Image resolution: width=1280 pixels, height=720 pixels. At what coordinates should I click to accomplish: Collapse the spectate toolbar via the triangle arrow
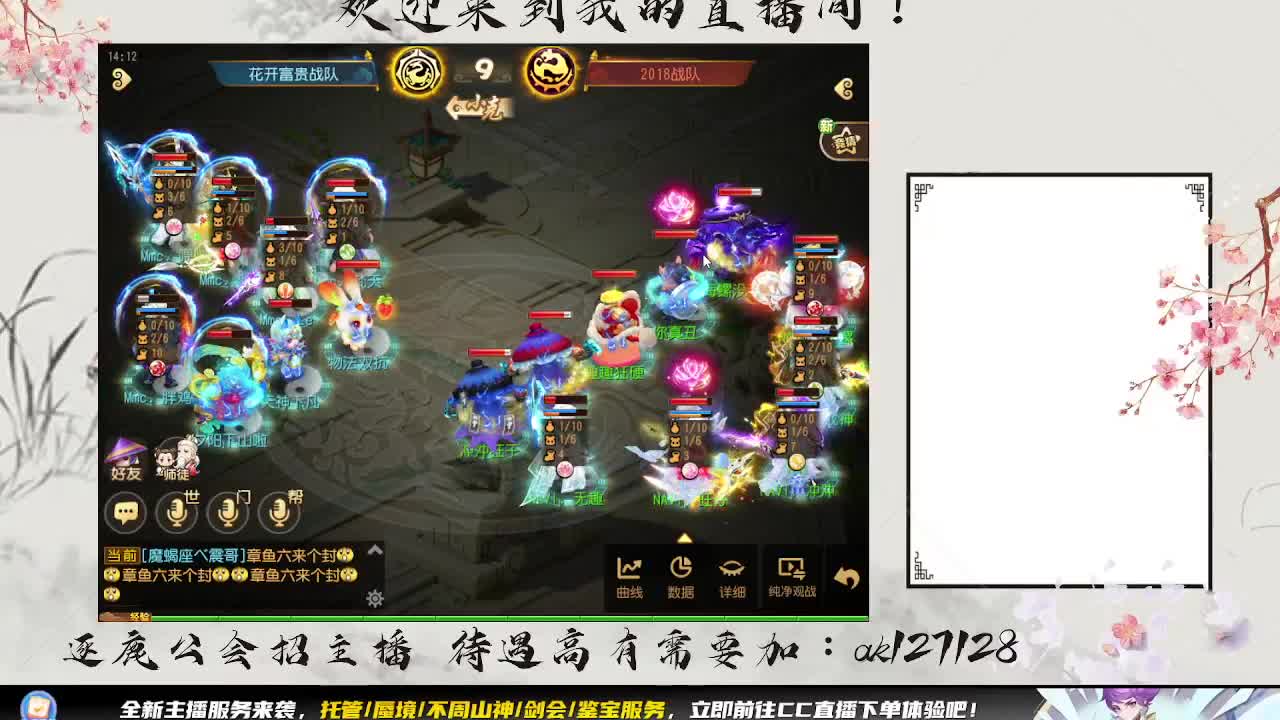point(684,537)
